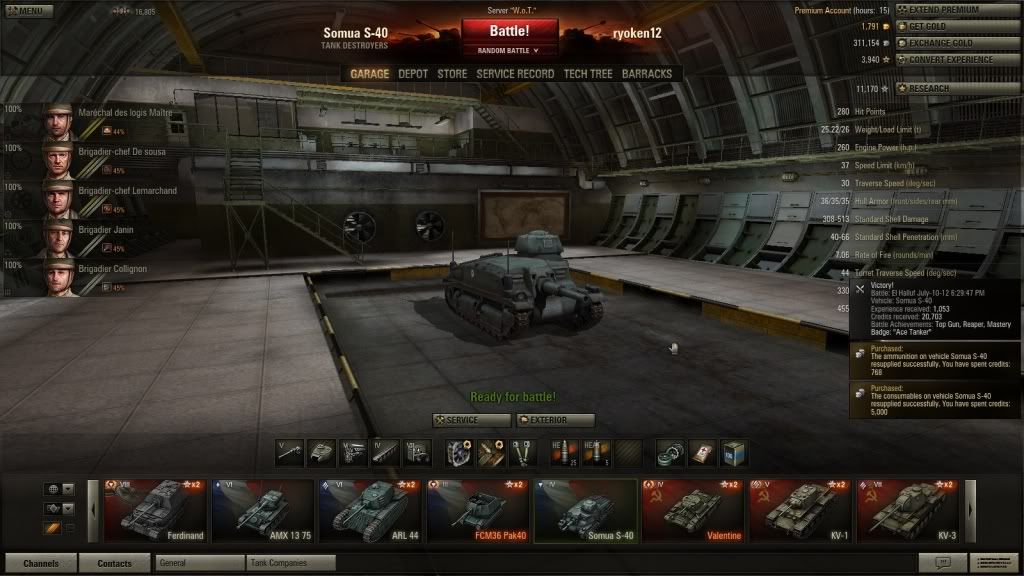This screenshot has height=576, width=1024.
Task: Open the Random Battle mode dropdown
Action: click(509, 50)
